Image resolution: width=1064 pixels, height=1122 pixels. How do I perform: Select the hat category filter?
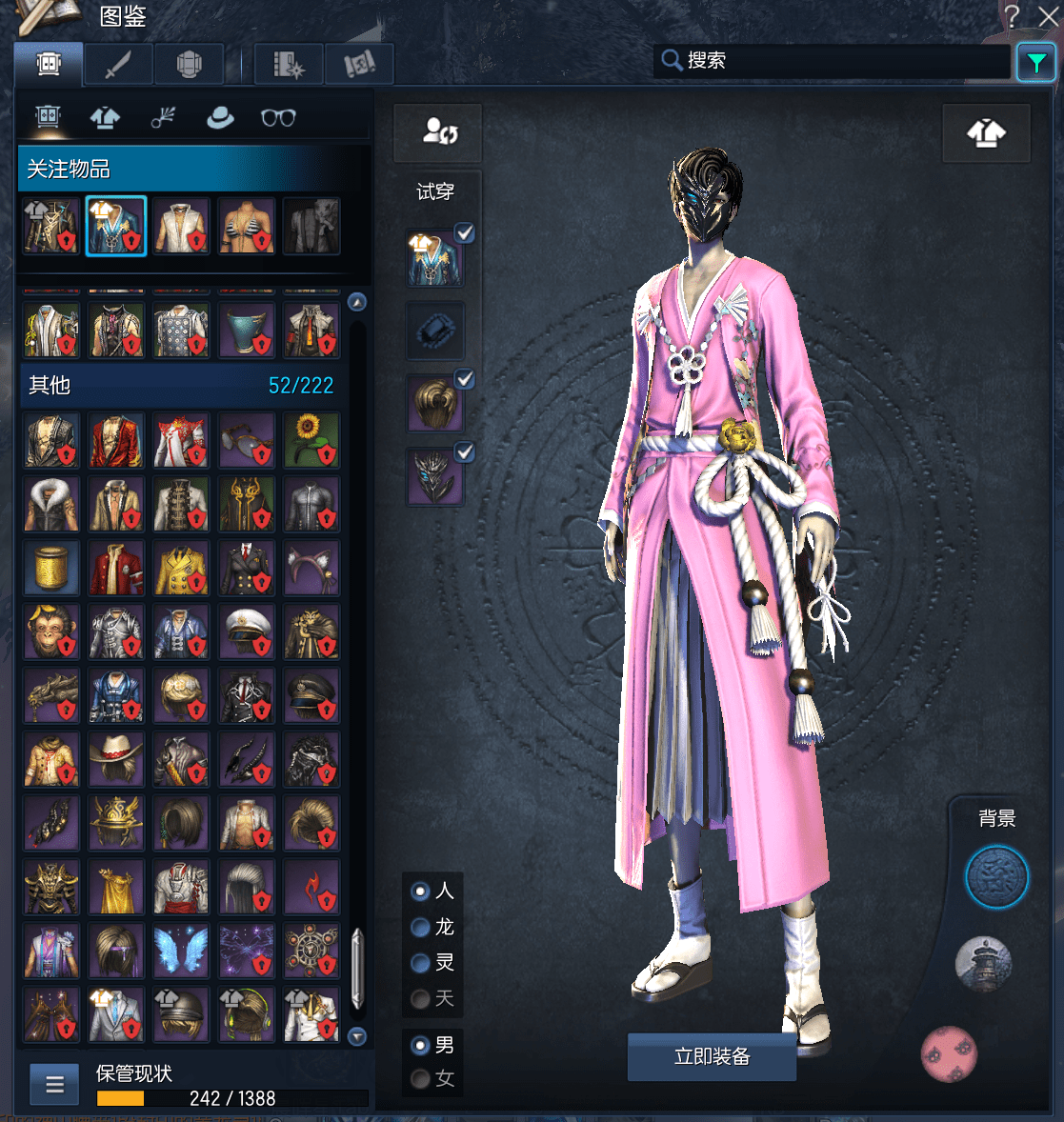220,117
